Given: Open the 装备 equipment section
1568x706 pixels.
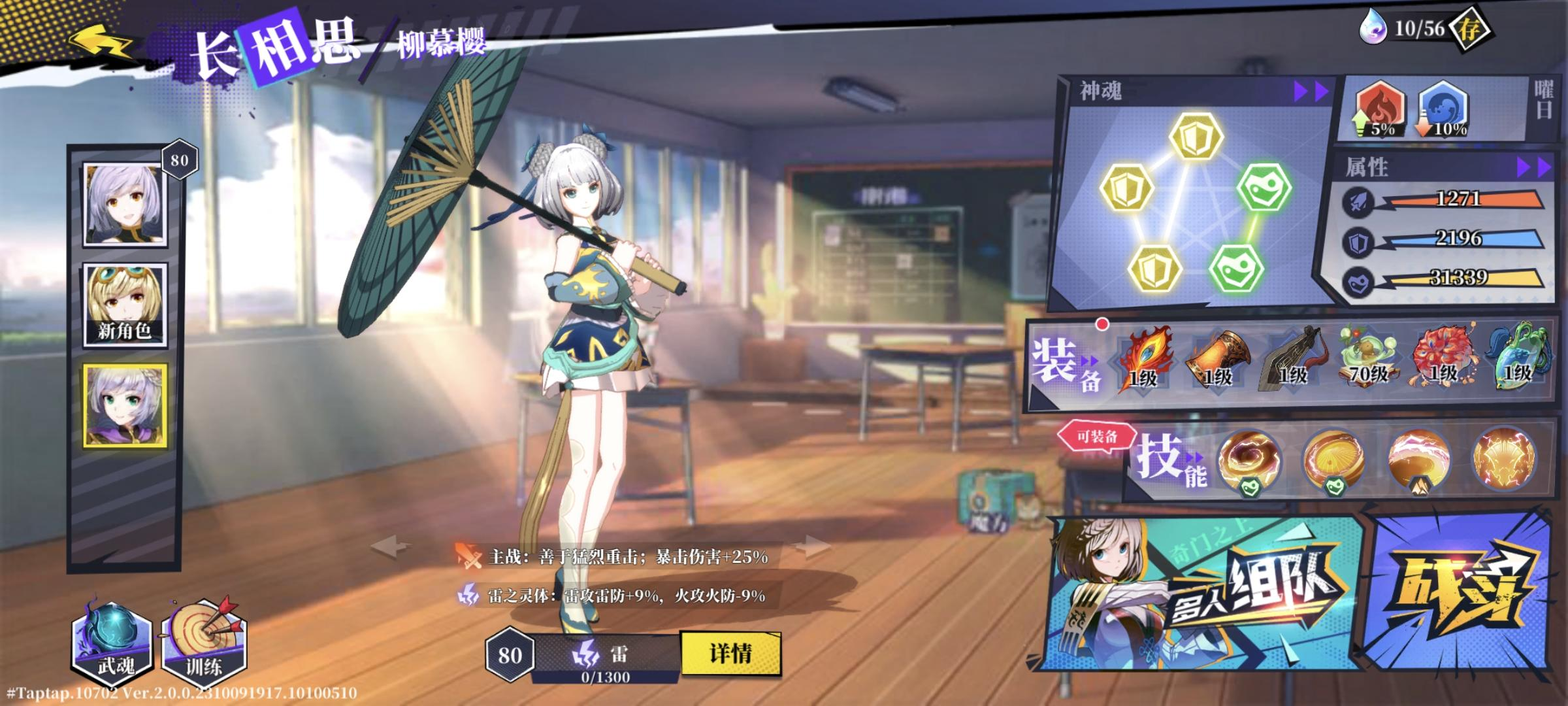Looking at the screenshot, I should point(1066,365).
